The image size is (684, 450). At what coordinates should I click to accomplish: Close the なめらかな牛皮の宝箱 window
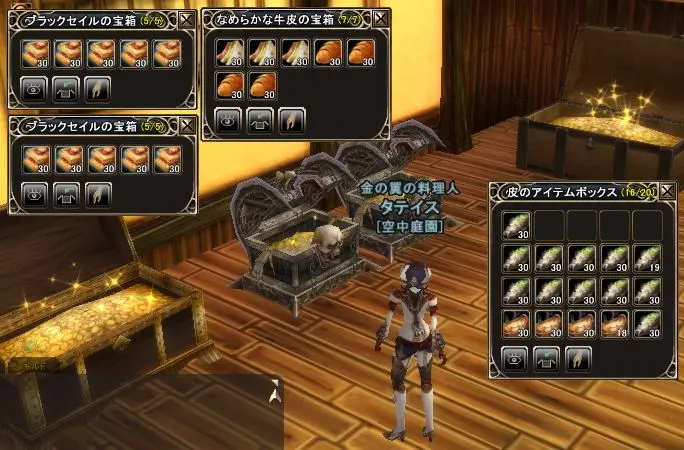tap(379, 19)
